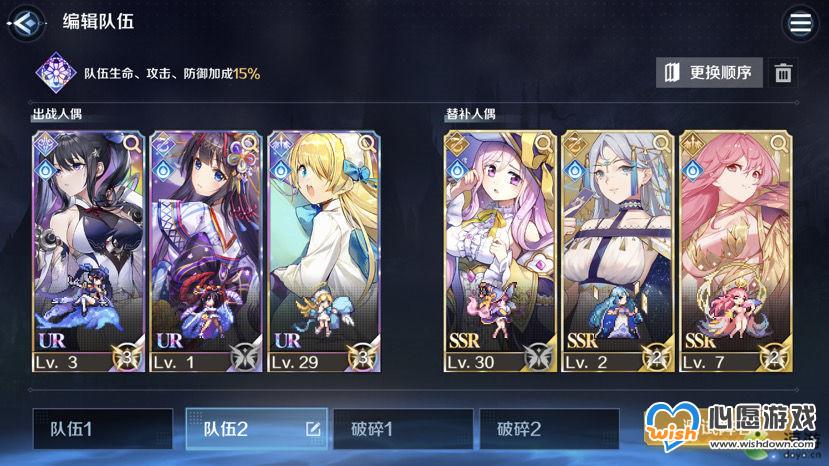Select the Lv. 3 UR black-haired doll card
Viewport: 829px width, 466px height.
tap(88, 250)
